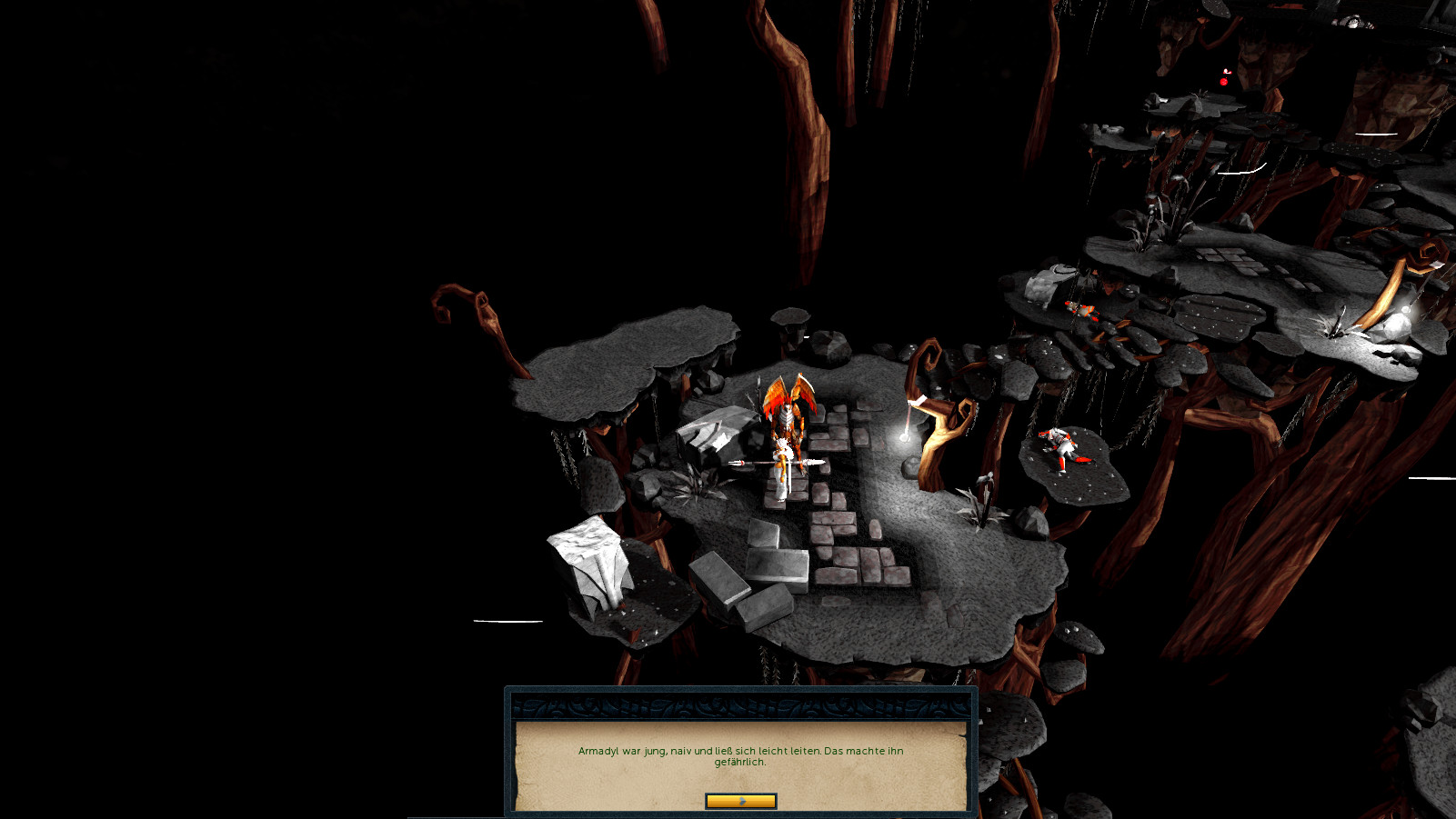
Task: Click the yellow continue button in dialogue
Action: click(x=740, y=801)
